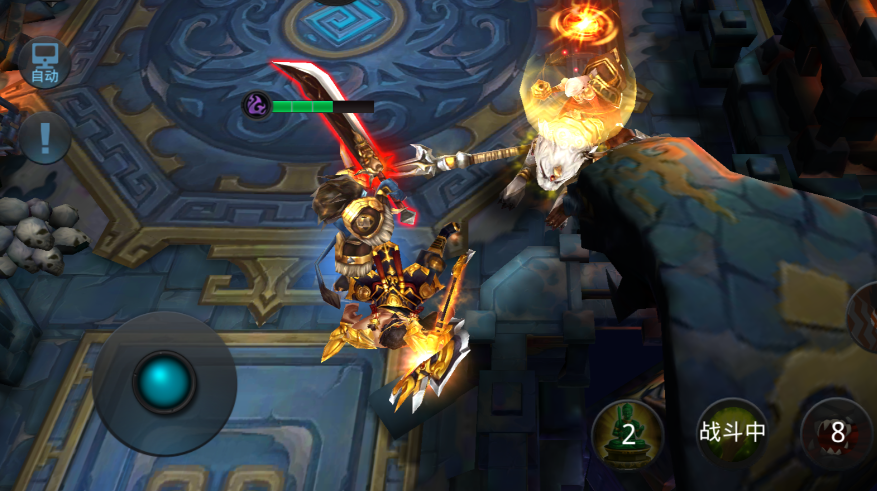Toggle the 自动 auto-battle button
This screenshot has width=877, height=491.
pyautogui.click(x=44, y=62)
